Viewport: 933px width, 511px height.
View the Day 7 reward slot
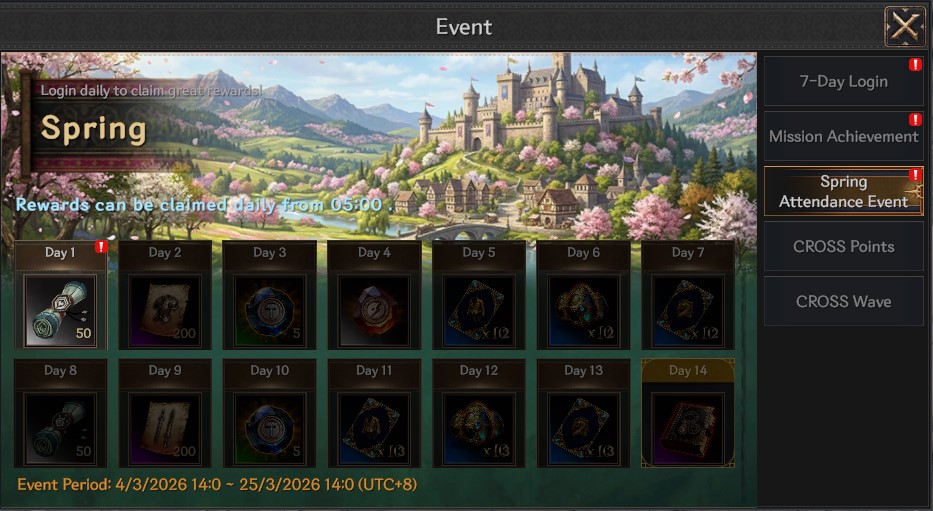(687, 310)
